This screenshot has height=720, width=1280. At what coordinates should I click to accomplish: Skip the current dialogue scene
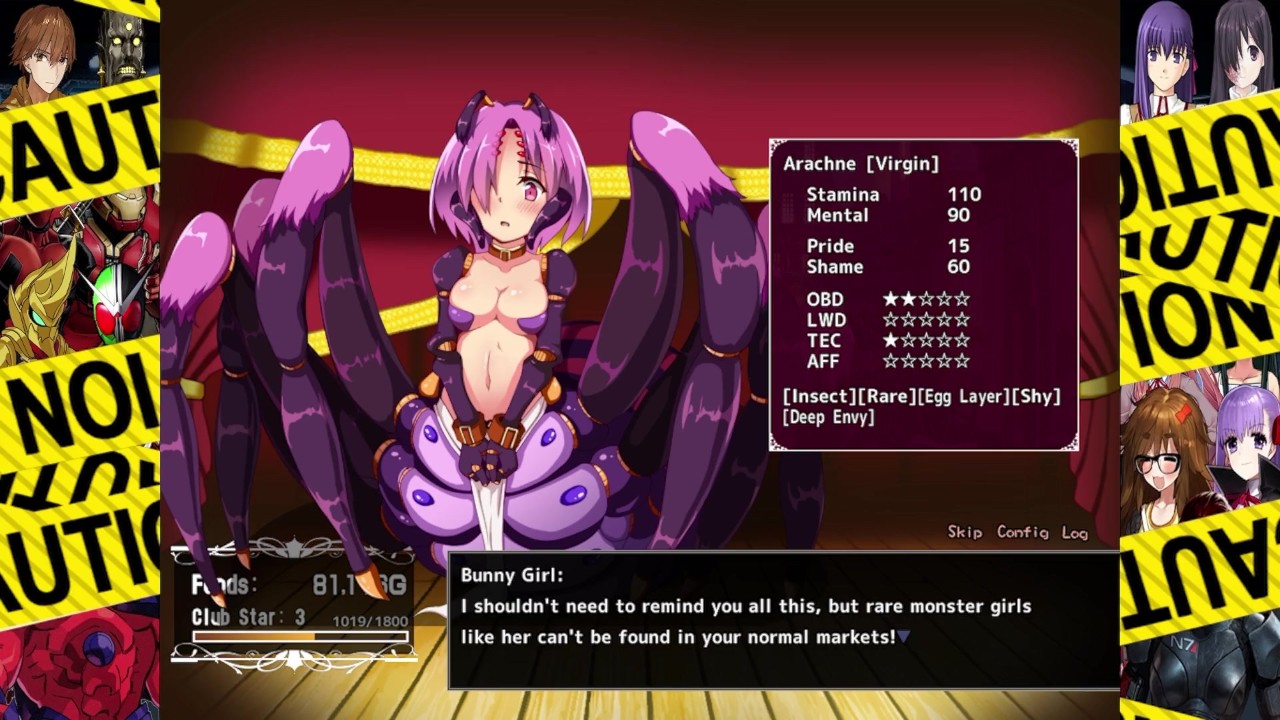(x=964, y=532)
